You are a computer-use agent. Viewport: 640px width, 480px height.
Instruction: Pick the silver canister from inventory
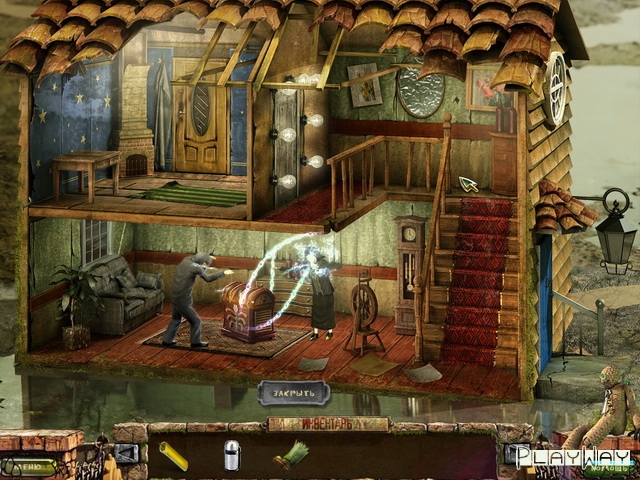click(x=232, y=454)
